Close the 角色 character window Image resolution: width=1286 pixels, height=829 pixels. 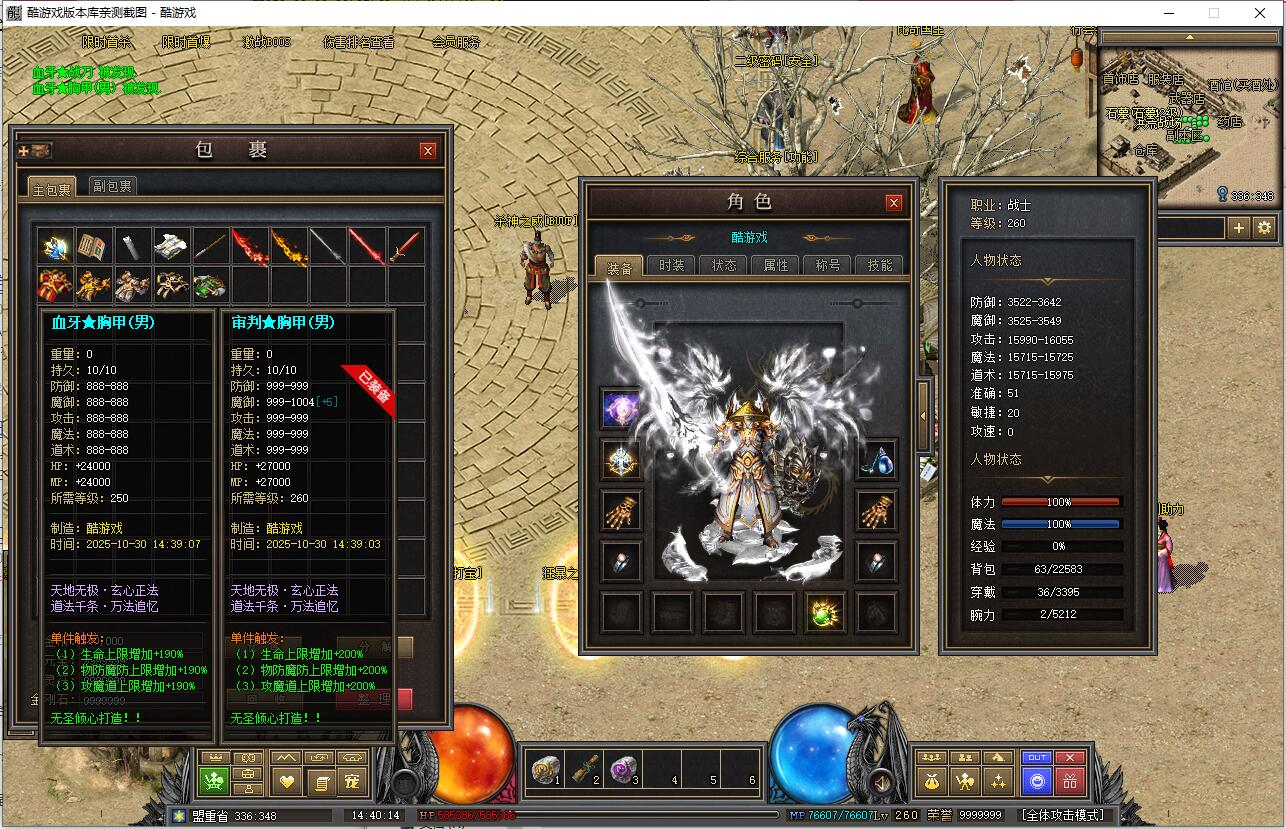tap(894, 202)
